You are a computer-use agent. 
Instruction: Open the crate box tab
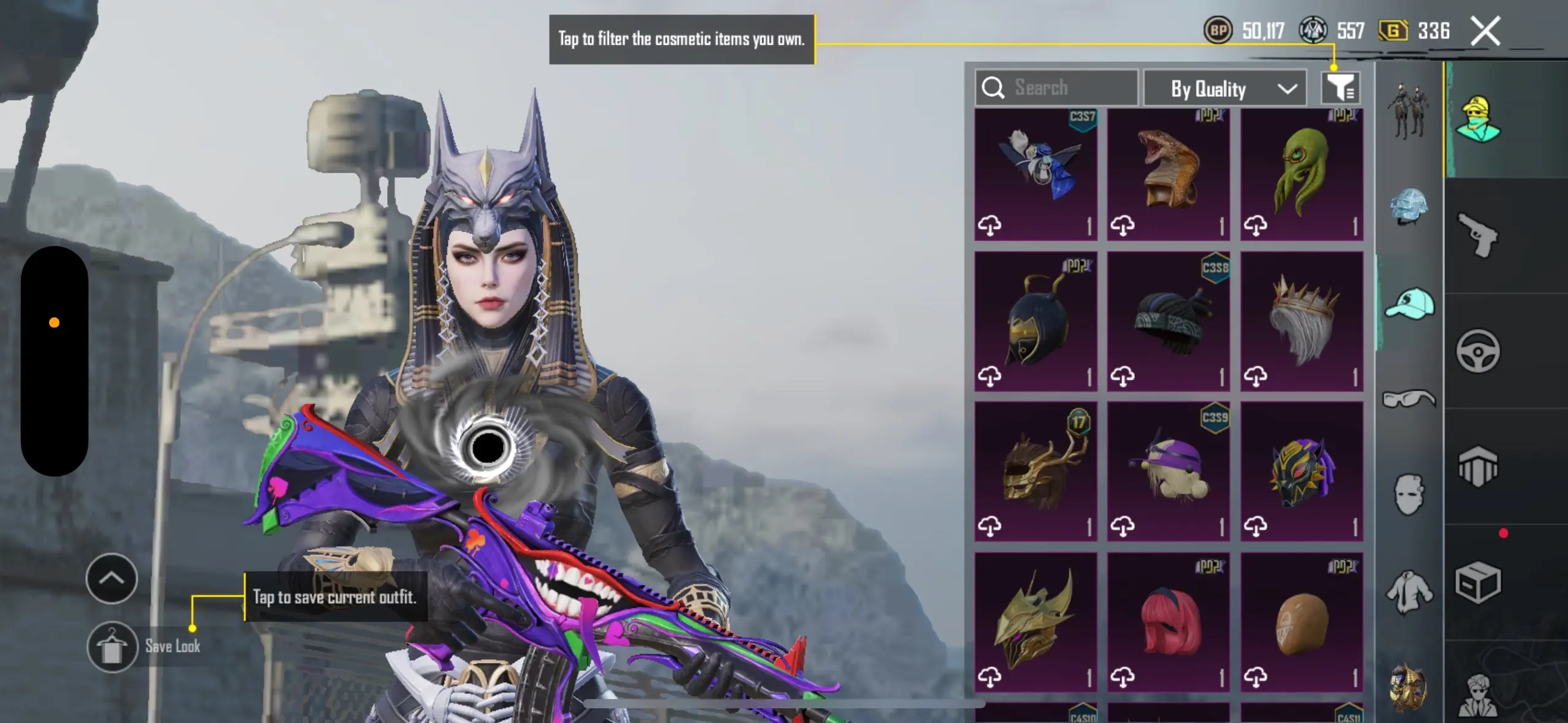pyautogui.click(x=1478, y=582)
